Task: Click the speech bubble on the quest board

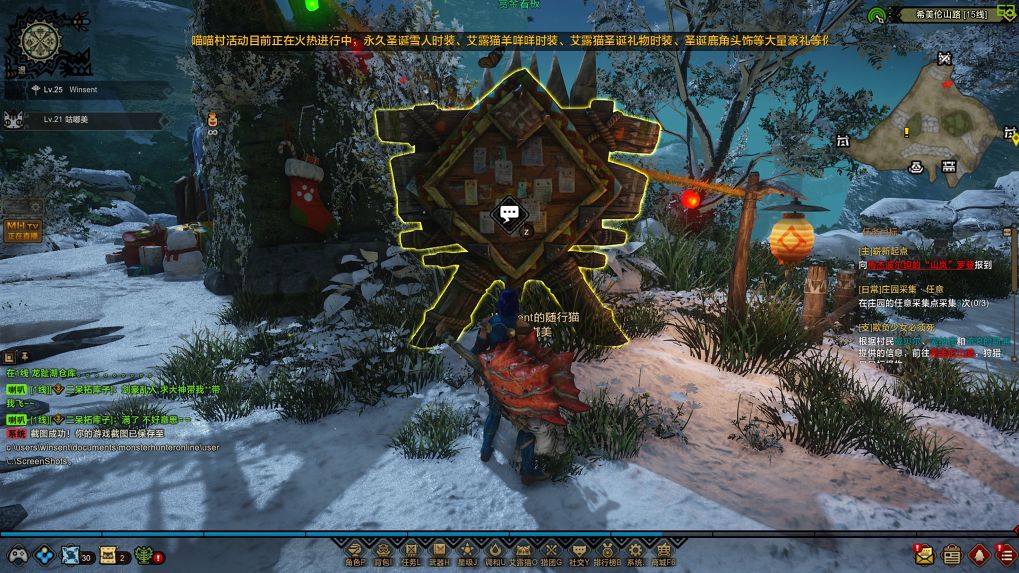Action: point(510,213)
